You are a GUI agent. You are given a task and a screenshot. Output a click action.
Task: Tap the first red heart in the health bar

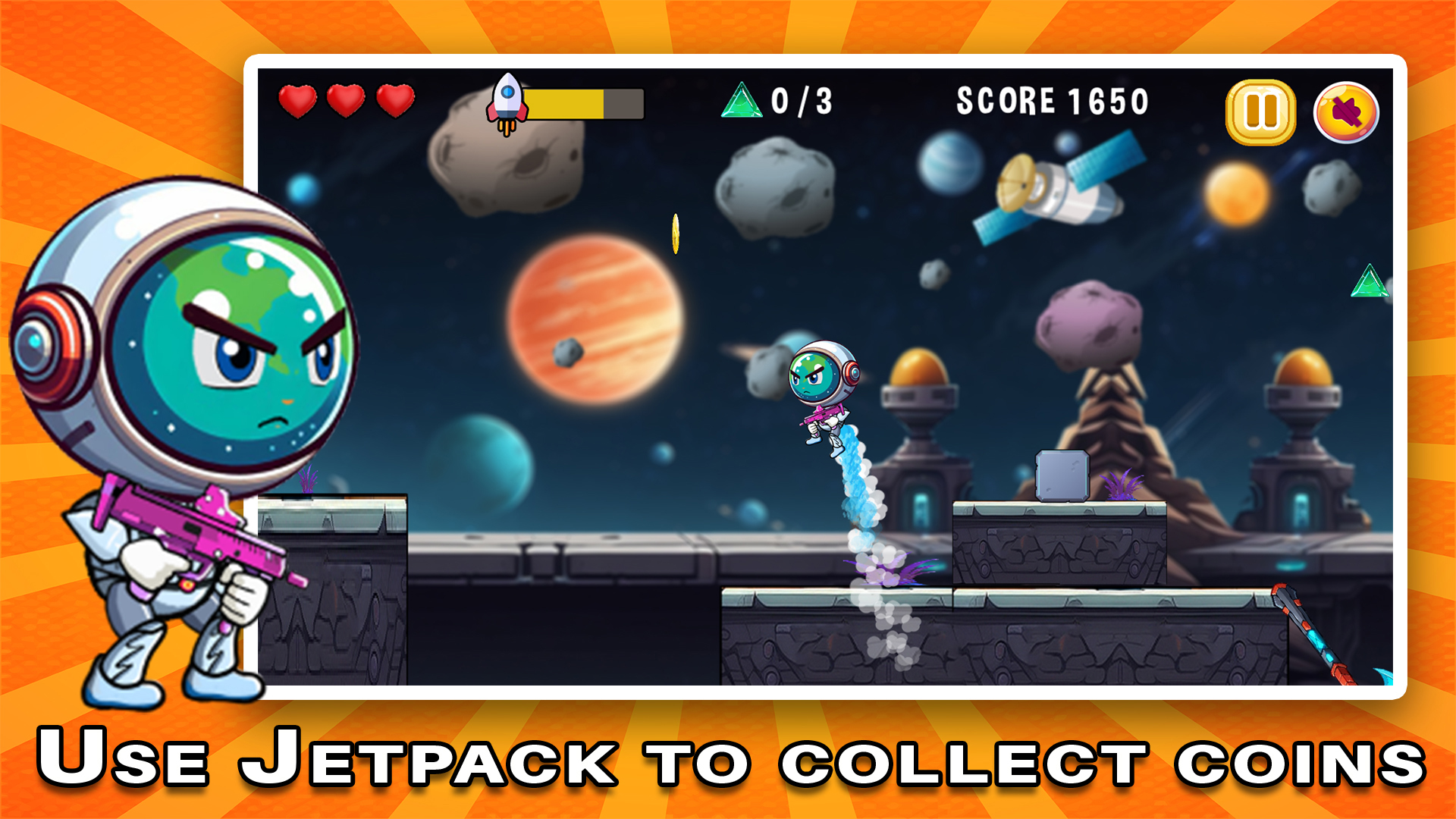click(x=297, y=99)
